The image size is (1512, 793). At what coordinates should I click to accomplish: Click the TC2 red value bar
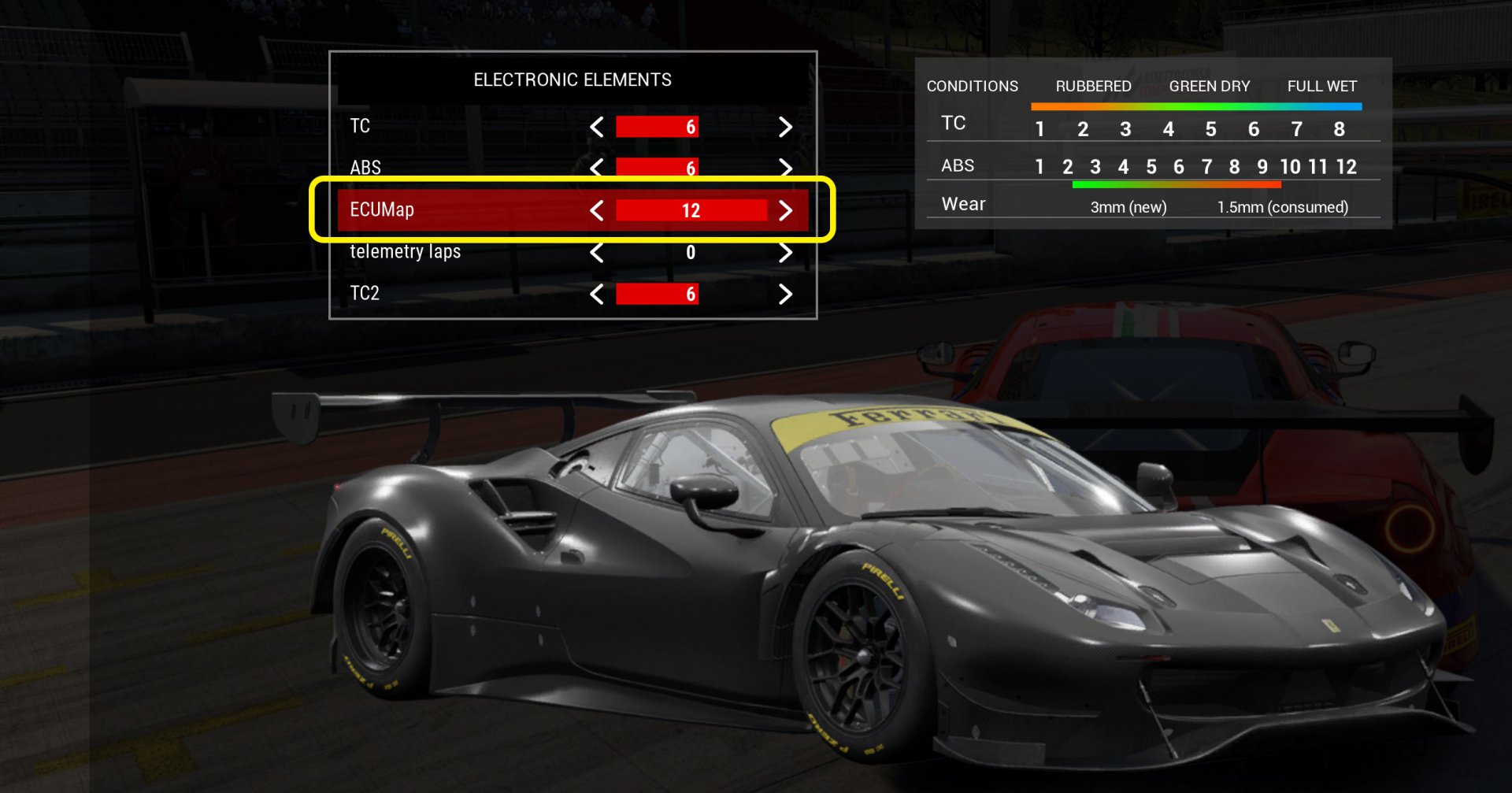point(657,295)
